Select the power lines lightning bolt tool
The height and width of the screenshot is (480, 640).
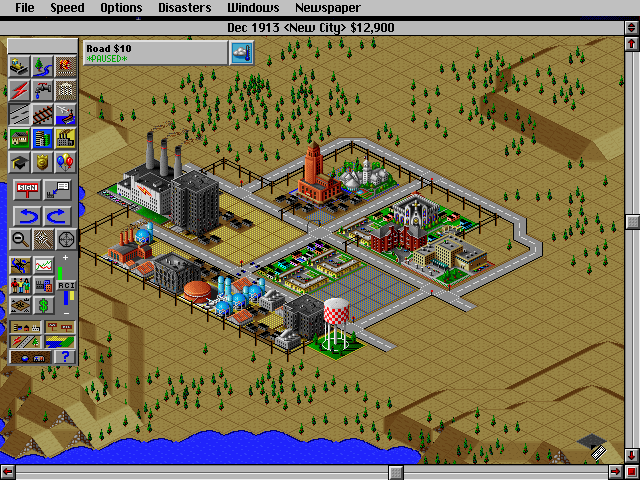coord(19,90)
